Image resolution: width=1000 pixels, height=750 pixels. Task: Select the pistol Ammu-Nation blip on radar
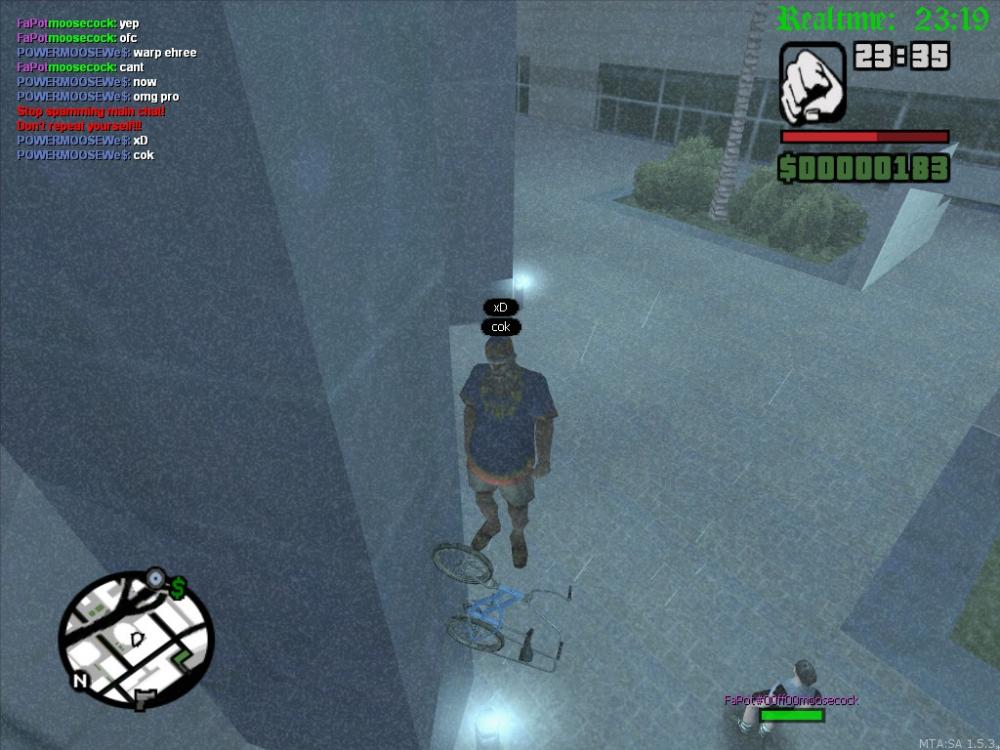tap(145, 697)
